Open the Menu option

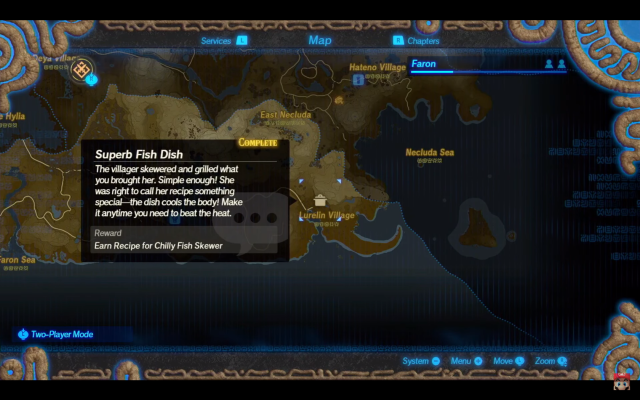point(466,361)
